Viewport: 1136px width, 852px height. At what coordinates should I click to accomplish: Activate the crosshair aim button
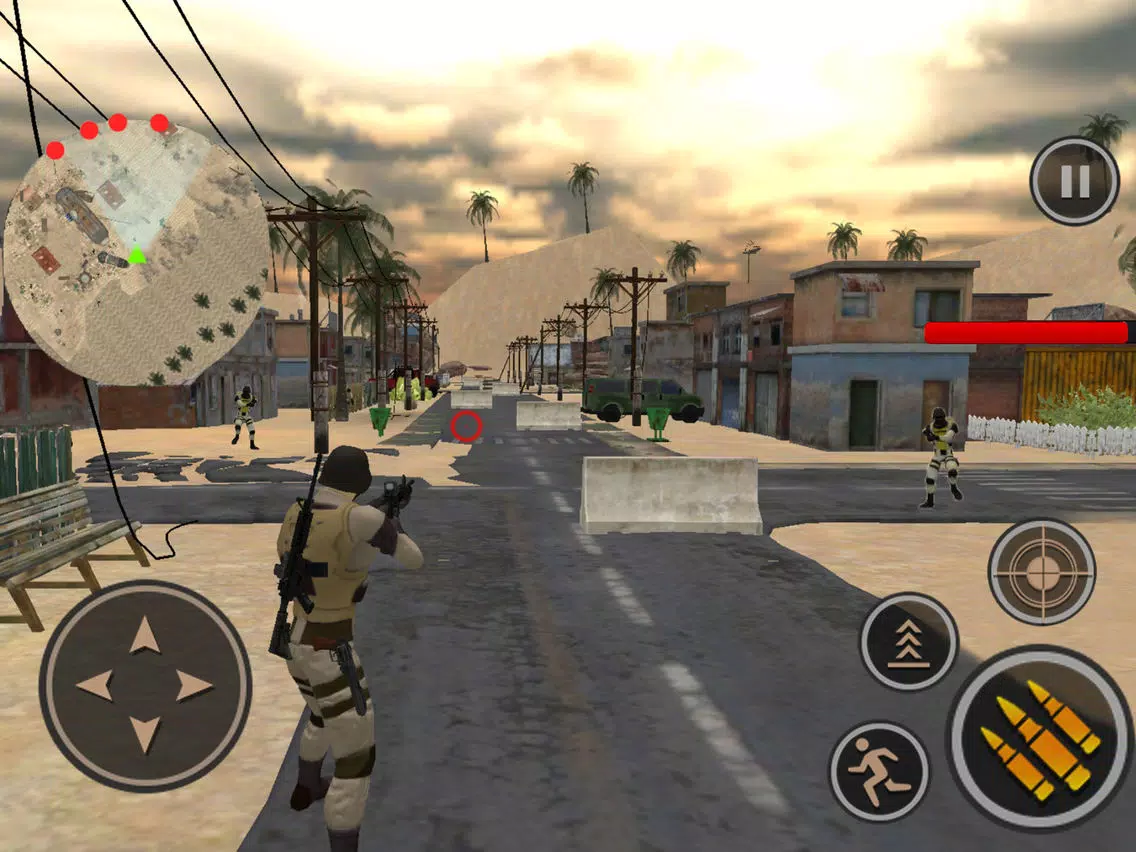pyautogui.click(x=1041, y=571)
